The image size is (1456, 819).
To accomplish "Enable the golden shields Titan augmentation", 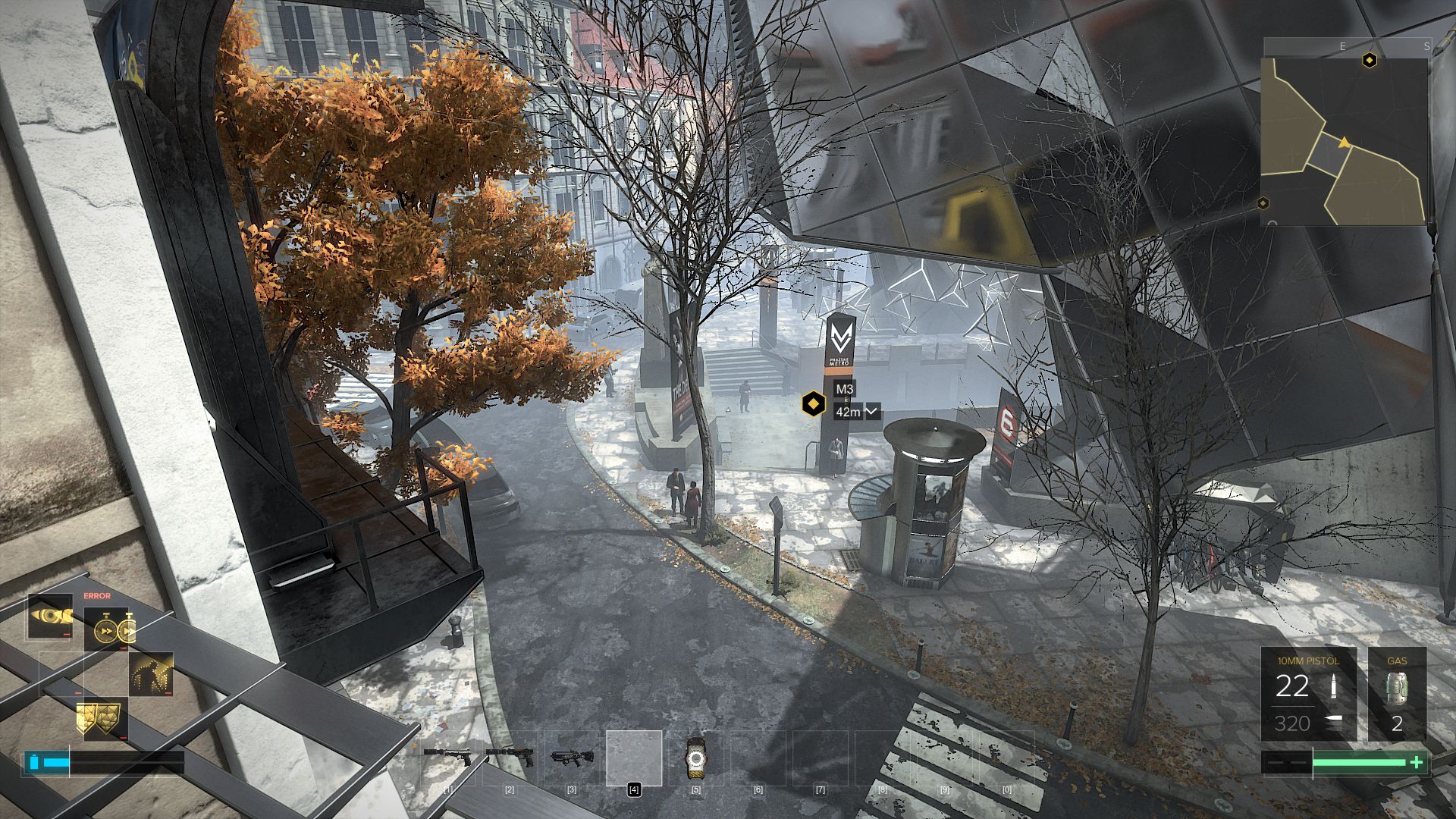I will coord(102,718).
